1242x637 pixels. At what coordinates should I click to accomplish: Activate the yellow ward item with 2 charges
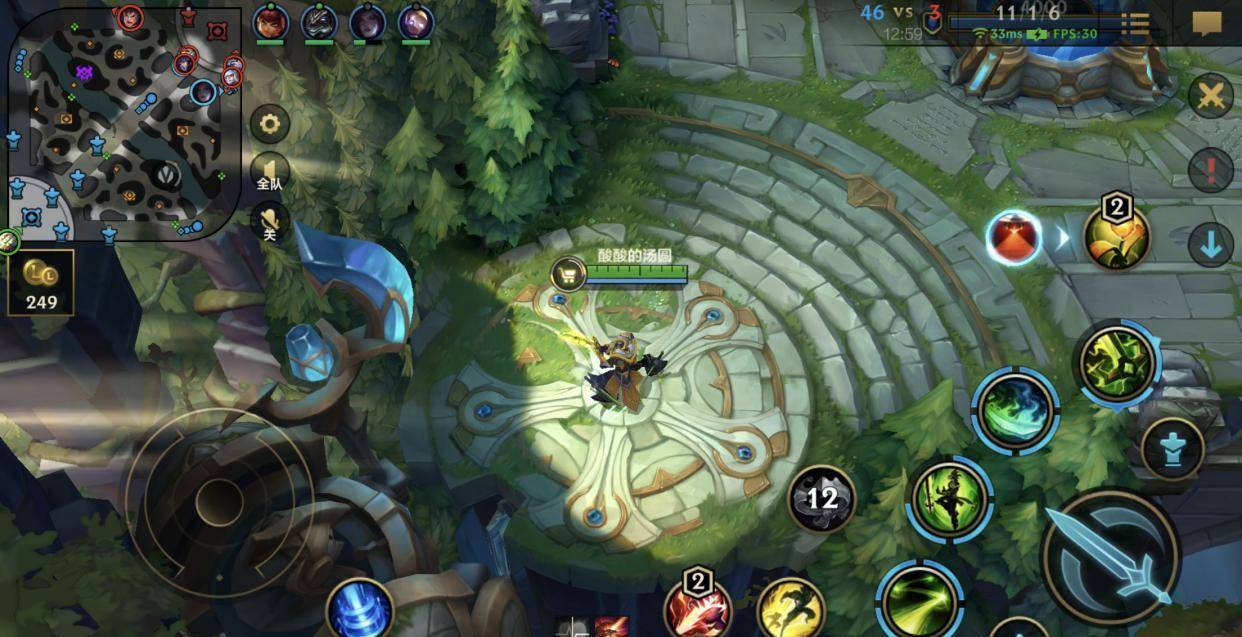pos(1116,237)
